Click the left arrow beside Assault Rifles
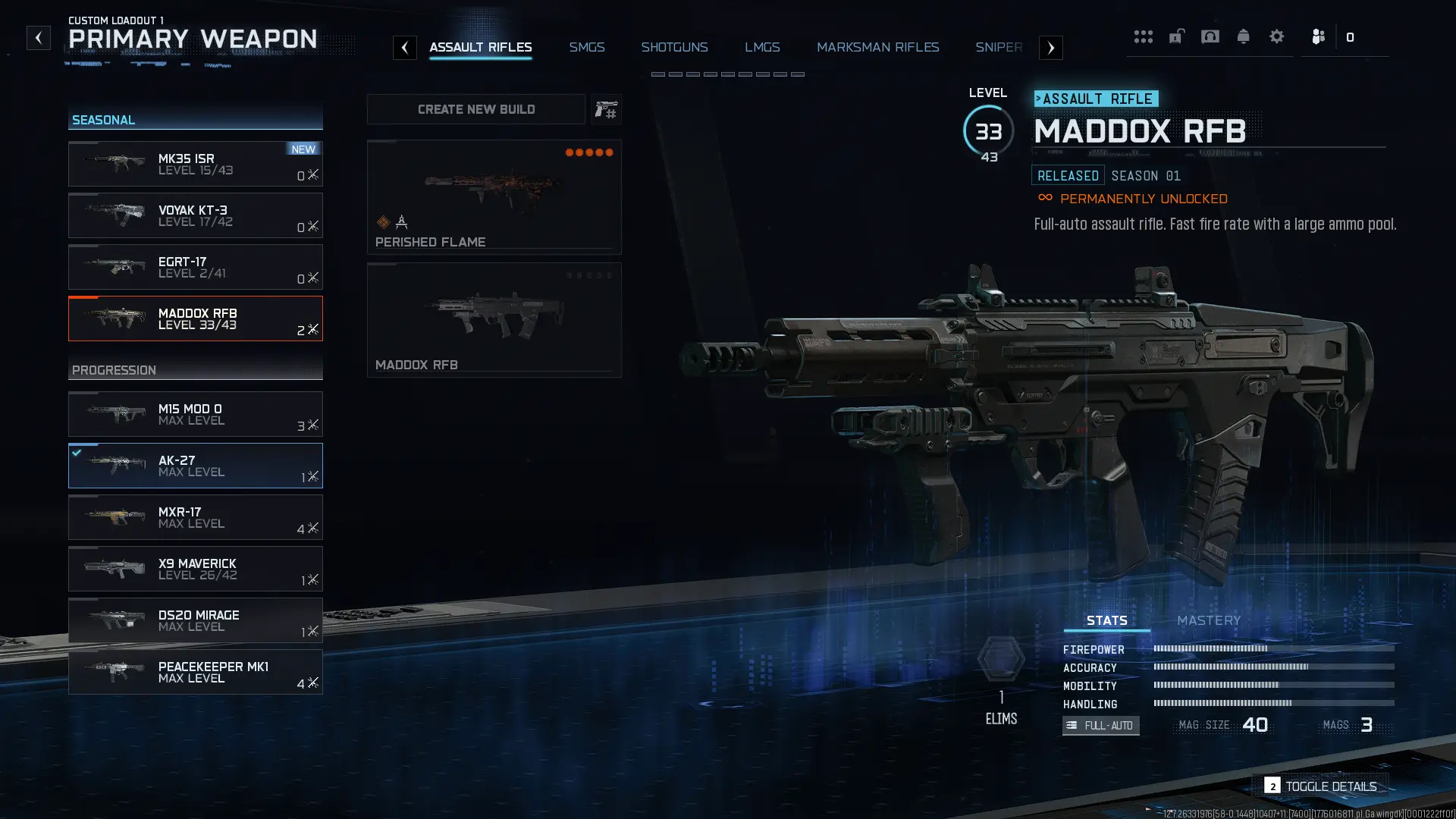This screenshot has height=819, width=1456. [405, 48]
